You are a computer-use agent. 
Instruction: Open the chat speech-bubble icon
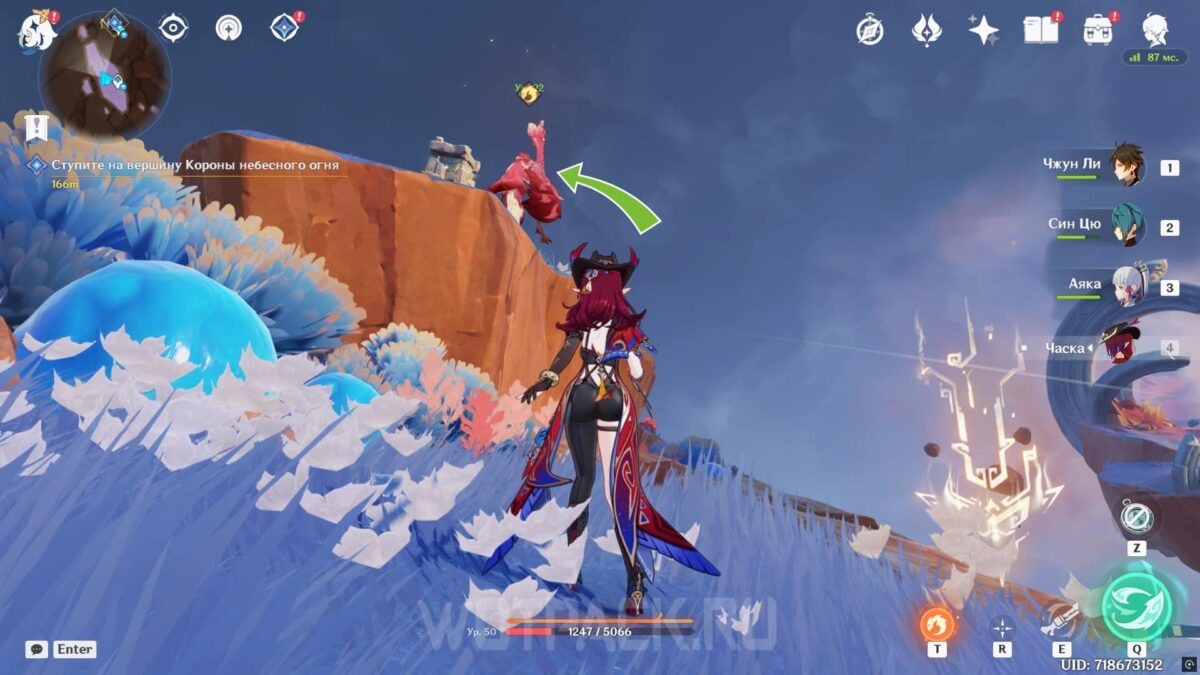click(x=36, y=649)
